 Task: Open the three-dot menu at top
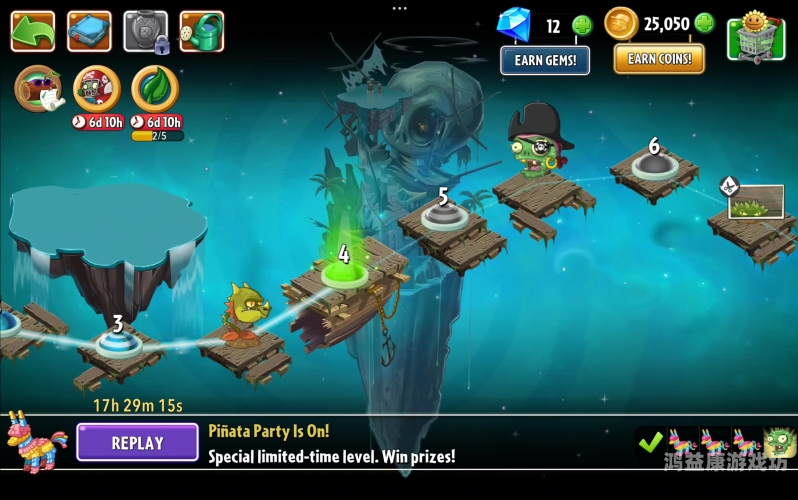click(x=399, y=8)
